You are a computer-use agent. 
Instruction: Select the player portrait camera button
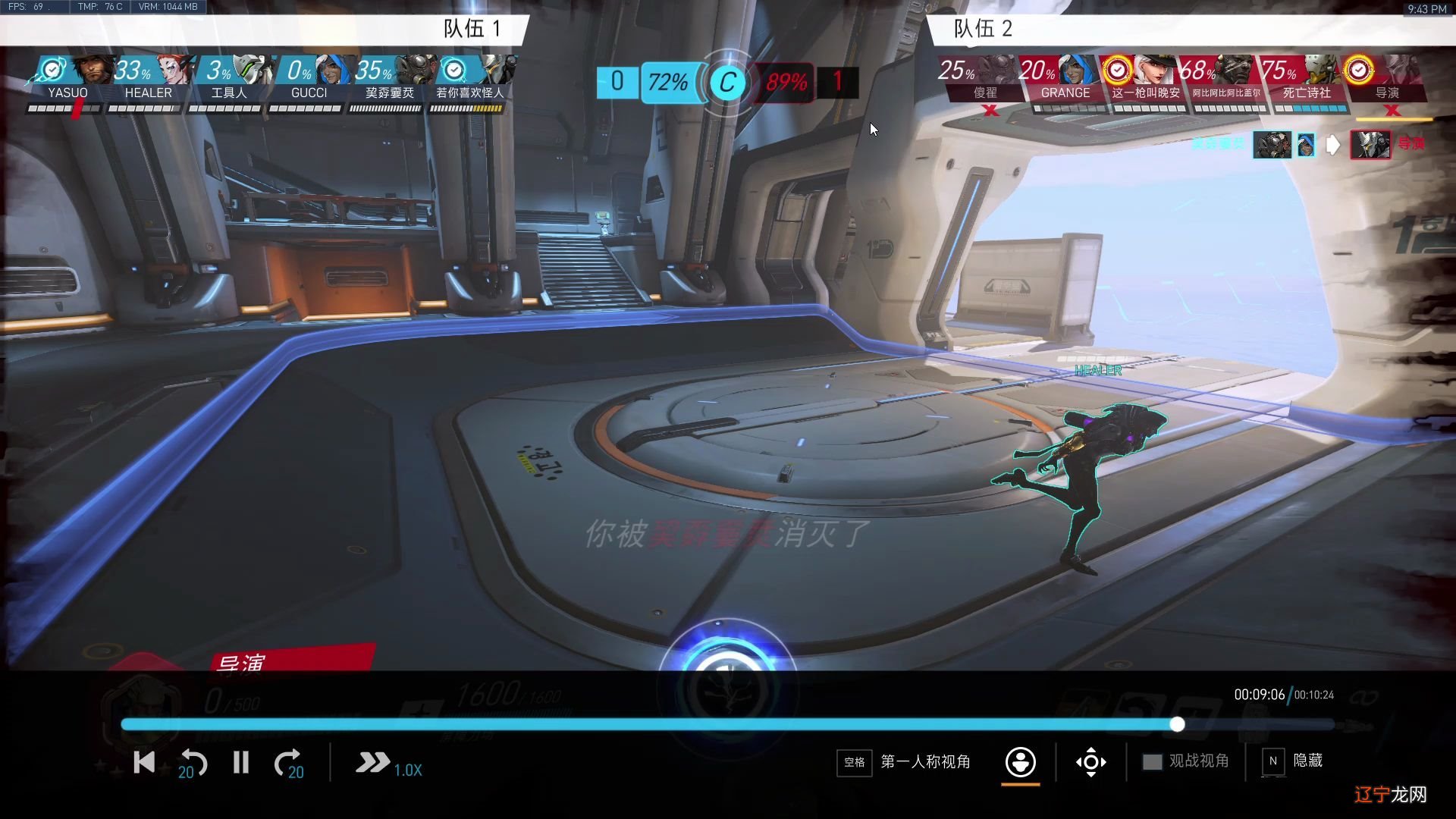tap(1021, 761)
